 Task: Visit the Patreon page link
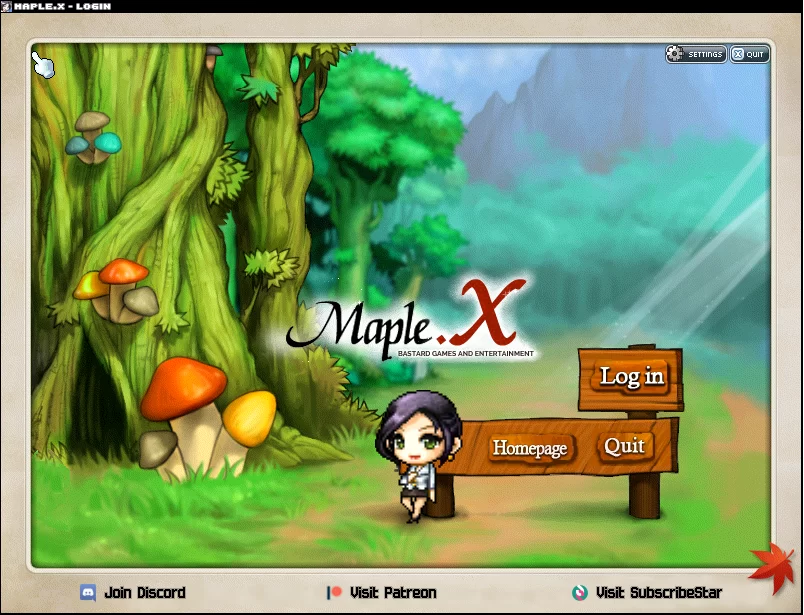click(x=382, y=593)
